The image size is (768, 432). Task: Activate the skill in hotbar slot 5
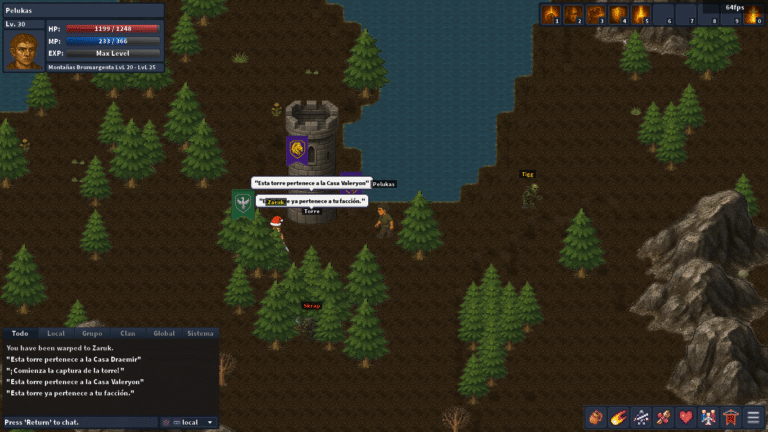[641, 14]
